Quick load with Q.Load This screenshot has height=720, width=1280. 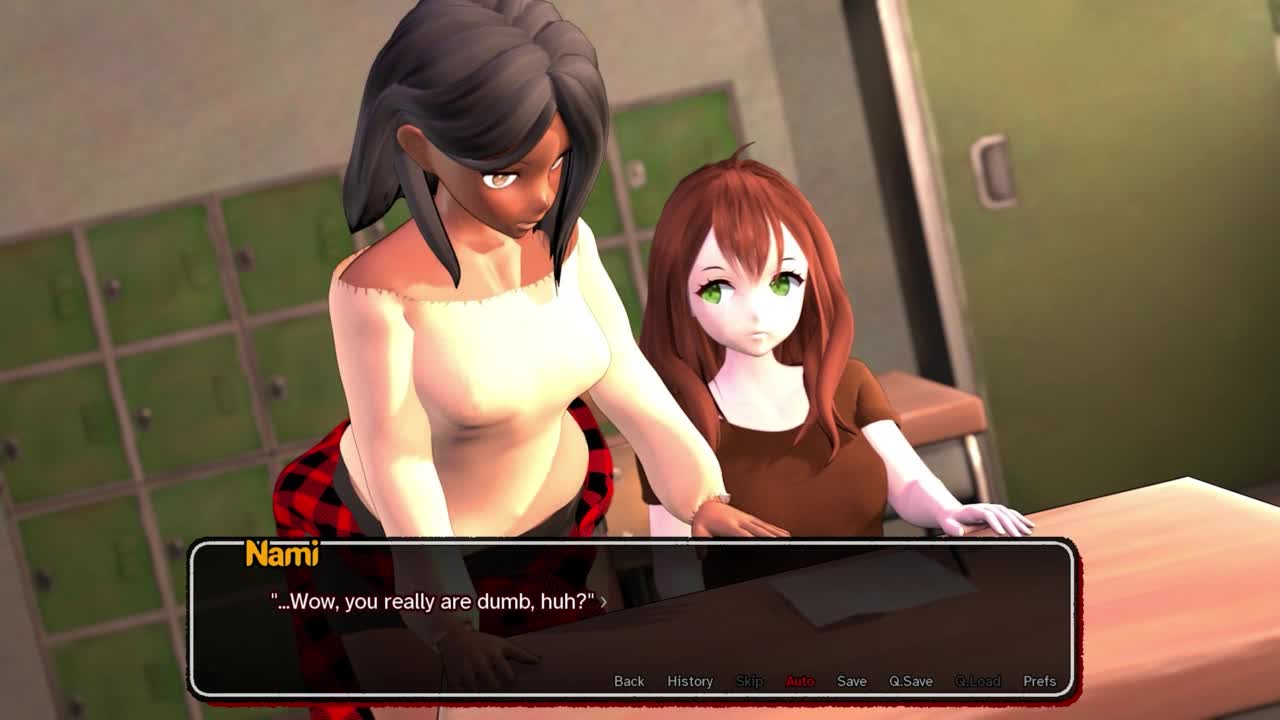(977, 681)
